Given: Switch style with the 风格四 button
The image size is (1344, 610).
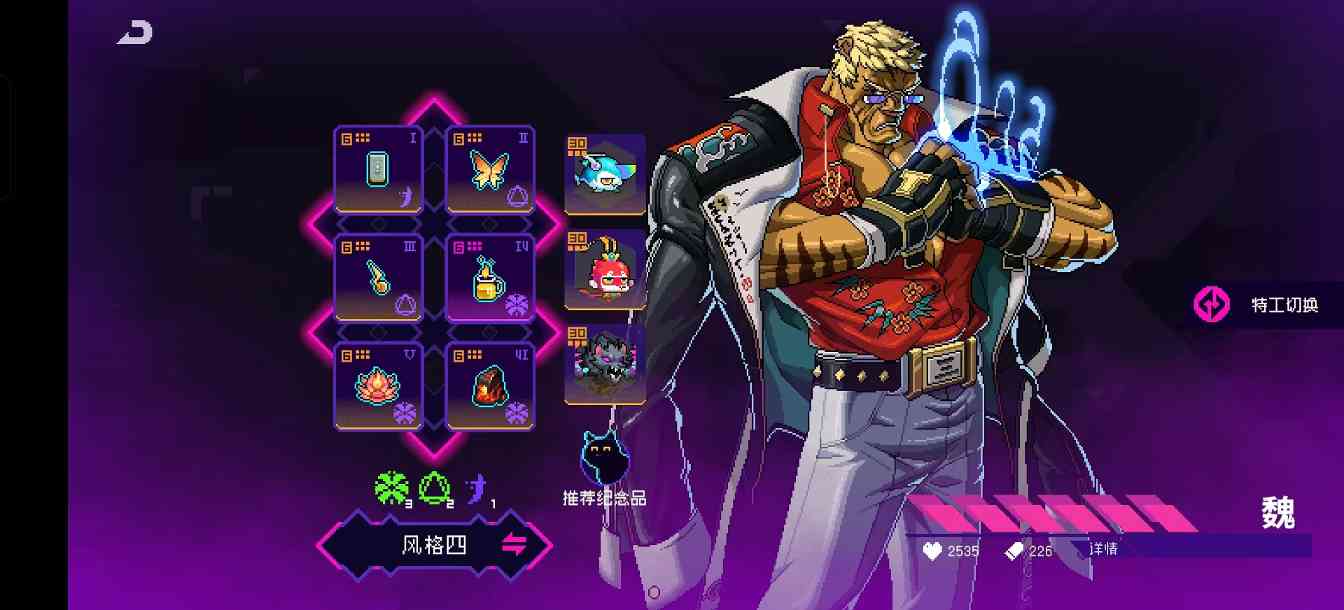Looking at the screenshot, I should pos(435,546).
